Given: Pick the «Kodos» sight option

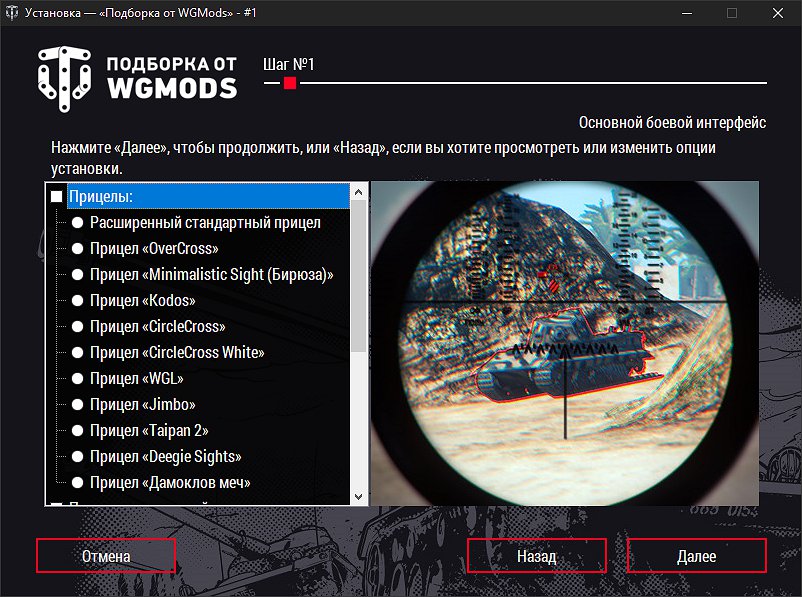Looking at the screenshot, I should (77, 300).
